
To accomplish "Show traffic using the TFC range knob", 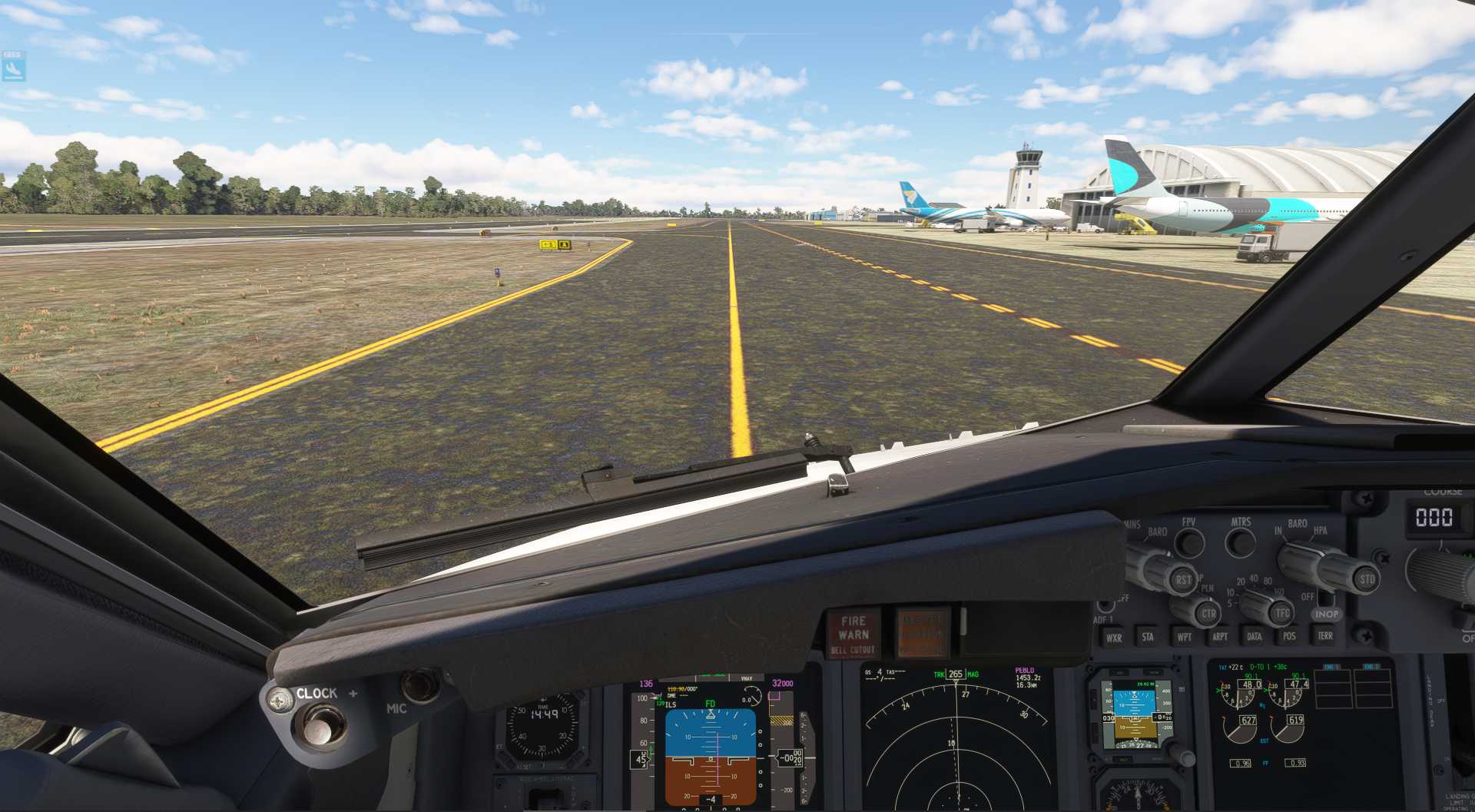I will coord(1282,612).
